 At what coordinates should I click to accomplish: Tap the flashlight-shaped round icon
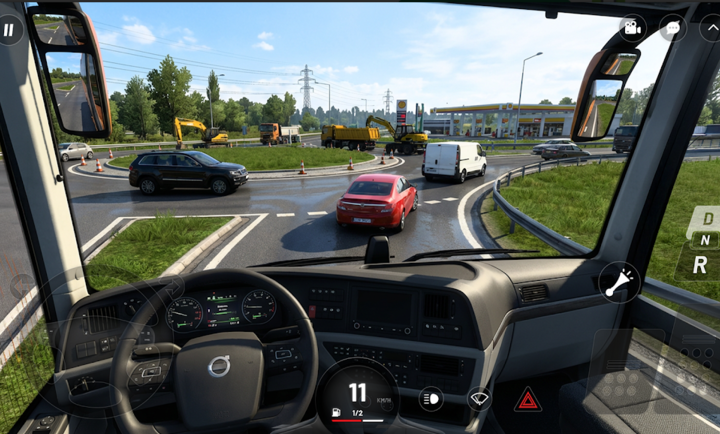pos(620,282)
